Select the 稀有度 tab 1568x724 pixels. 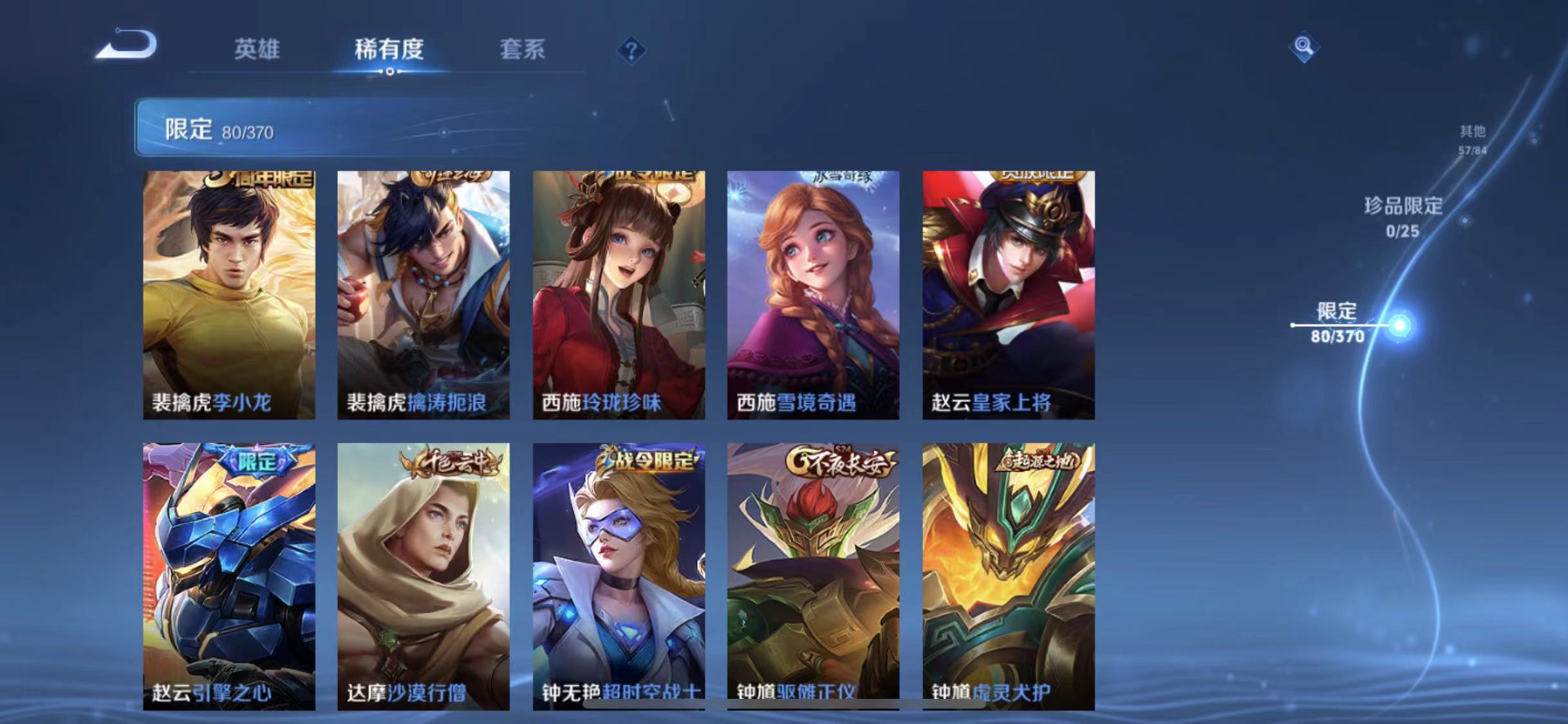click(x=389, y=50)
